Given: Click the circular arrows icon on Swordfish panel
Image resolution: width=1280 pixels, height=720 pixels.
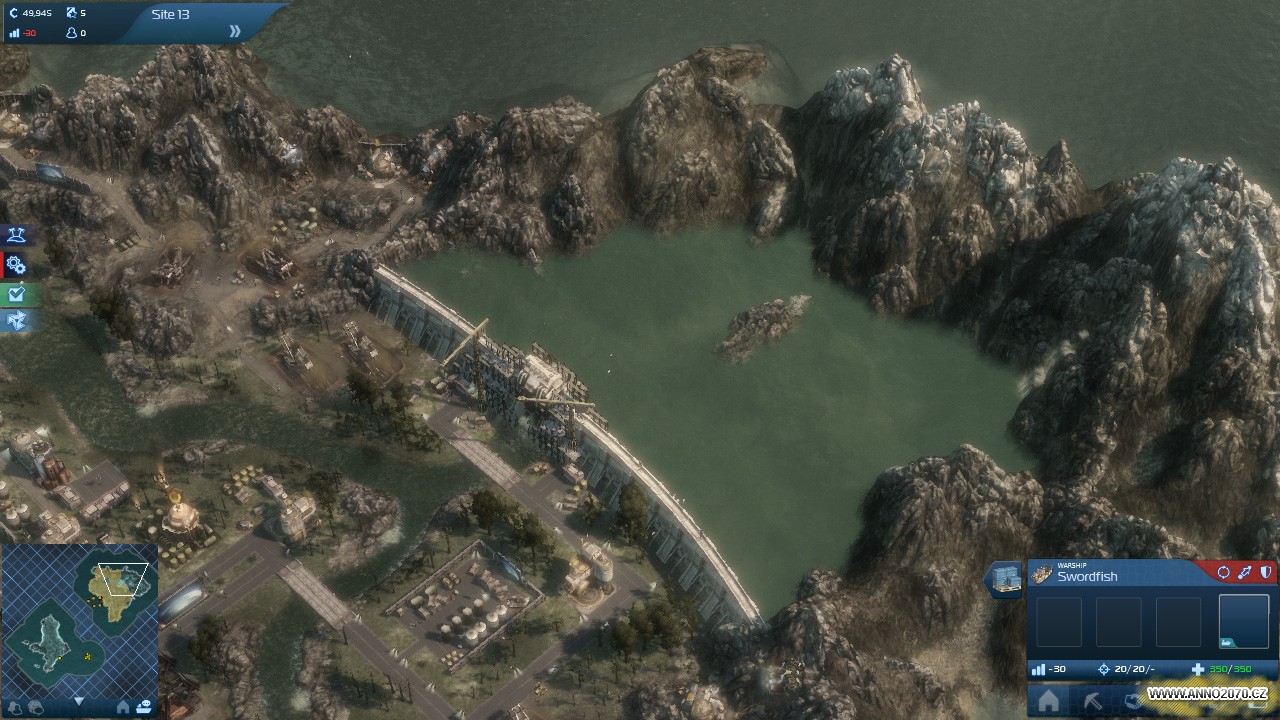Looking at the screenshot, I should [x=1223, y=573].
